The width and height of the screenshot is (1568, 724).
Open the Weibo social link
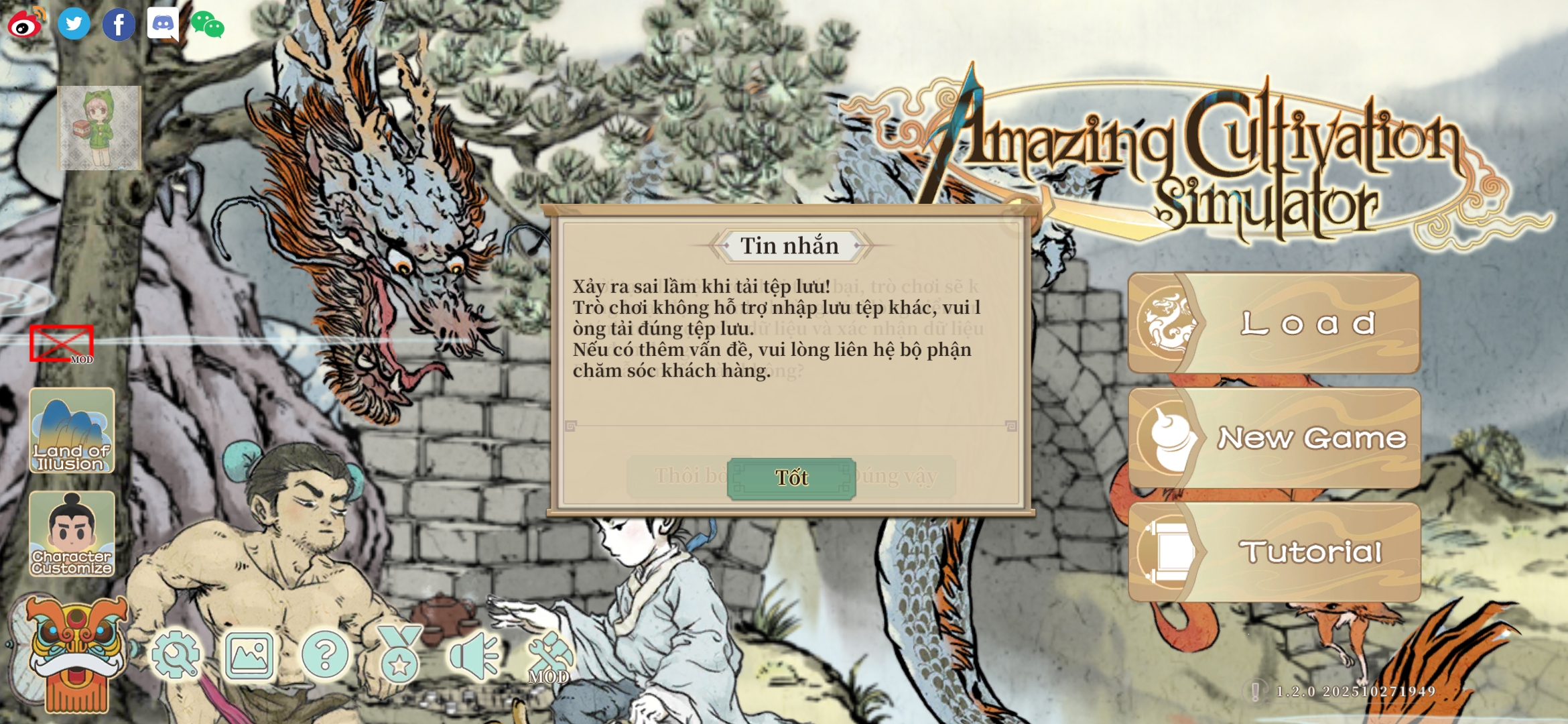coord(26,24)
